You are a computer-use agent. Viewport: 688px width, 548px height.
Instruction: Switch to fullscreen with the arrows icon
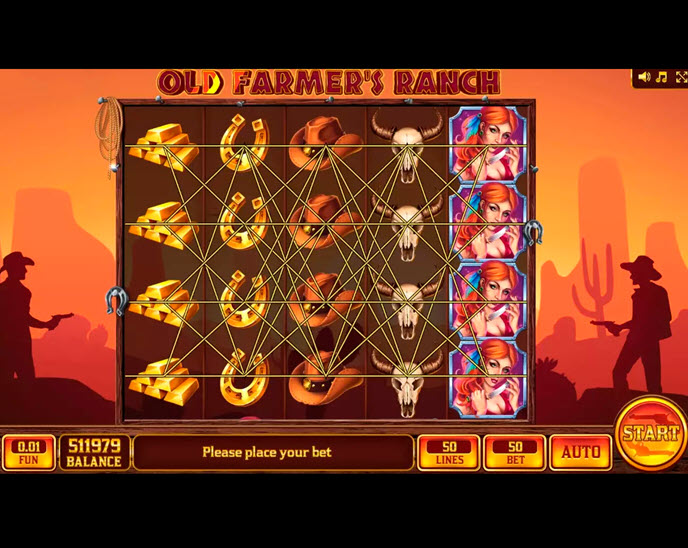(681, 77)
